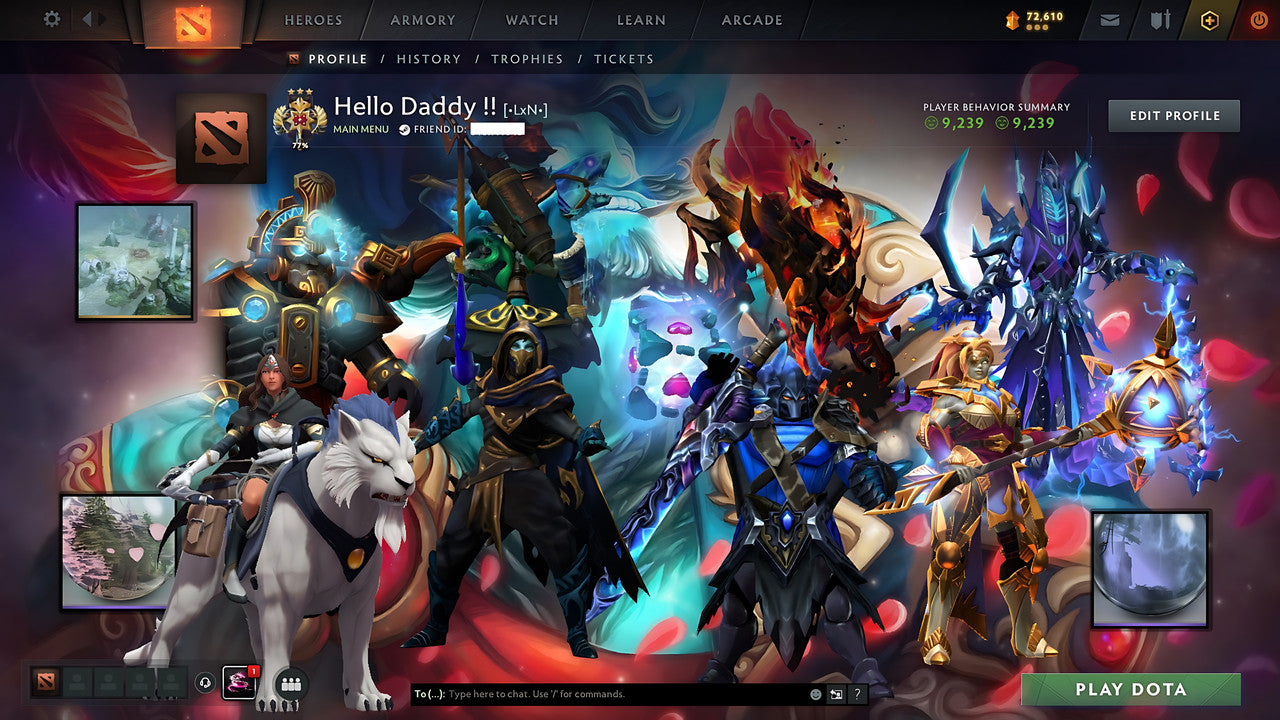Screen dimensions: 1280x720
Task: Click the gold Dota Plus hexagon icon
Action: click(x=1208, y=19)
